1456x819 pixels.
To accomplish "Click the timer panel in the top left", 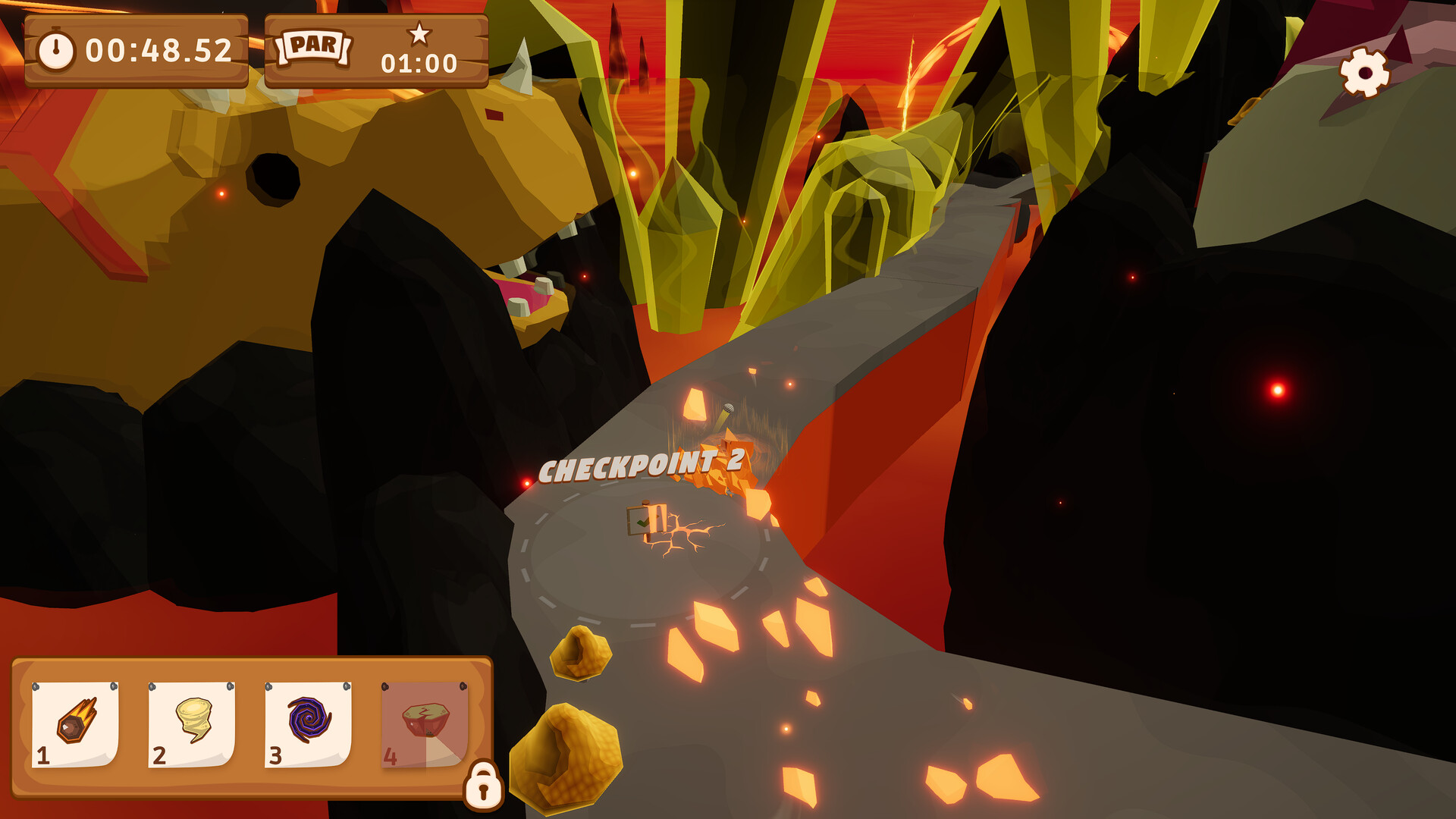I will tap(136, 52).
